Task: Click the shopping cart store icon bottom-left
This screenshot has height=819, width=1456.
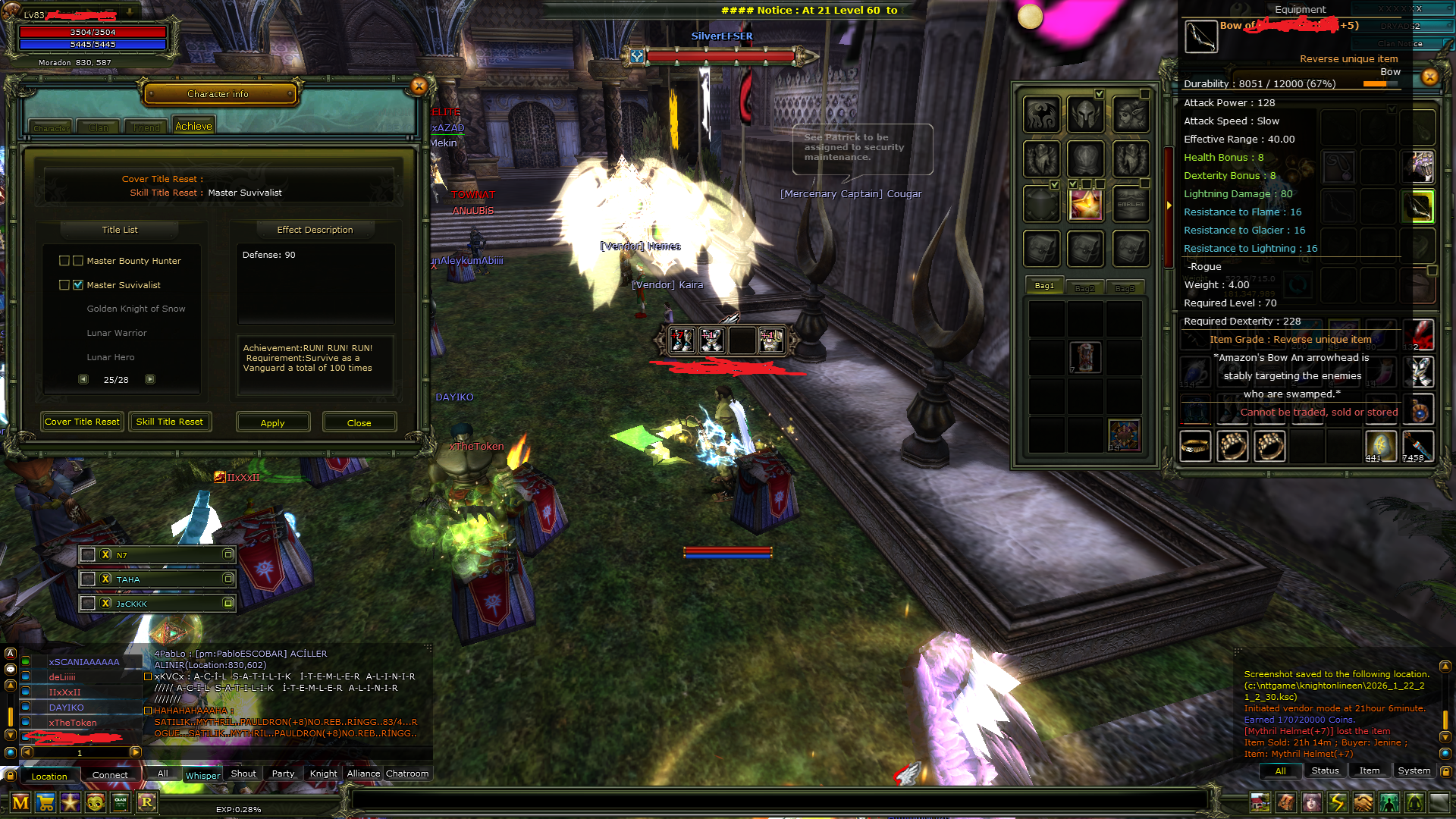Action: [46, 803]
